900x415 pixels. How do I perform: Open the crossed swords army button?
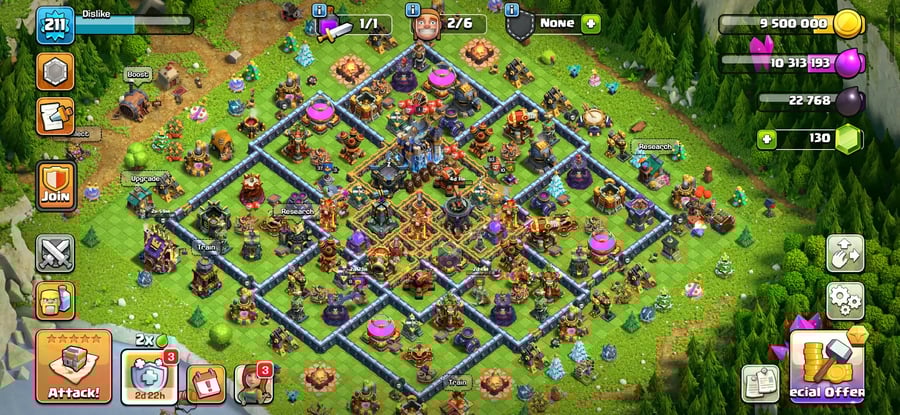55,253
